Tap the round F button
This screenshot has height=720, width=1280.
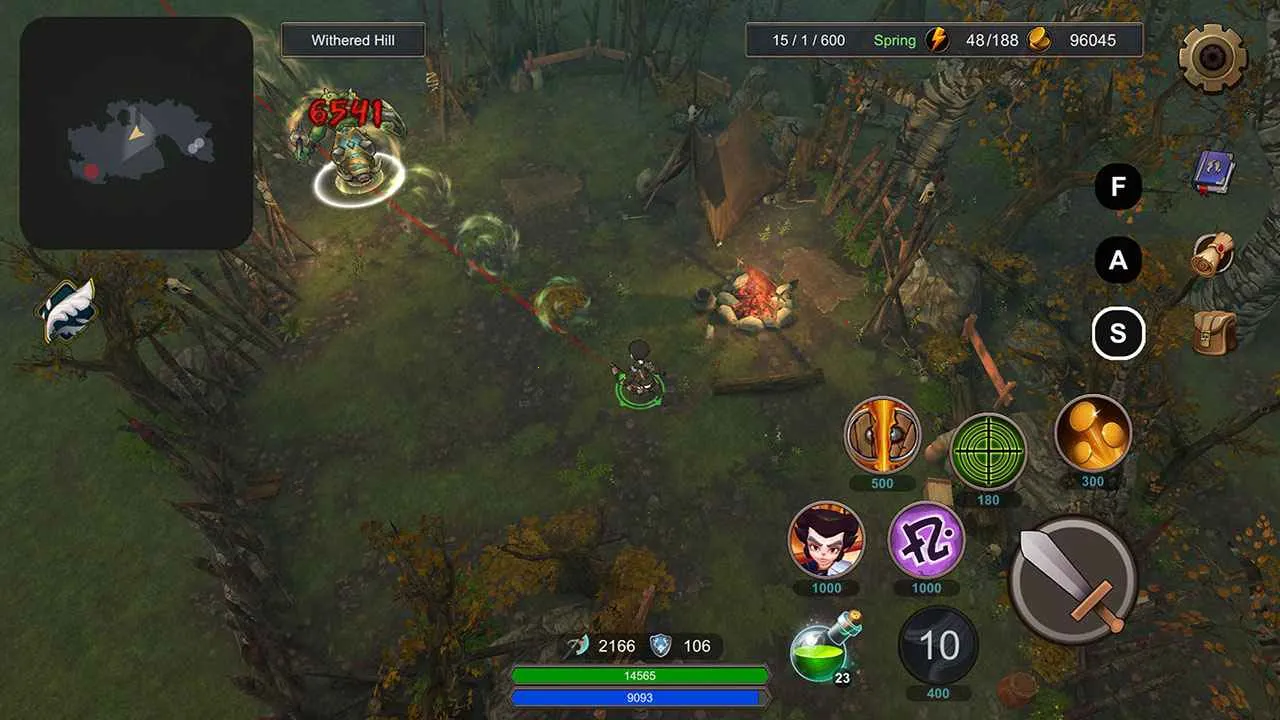(x=1118, y=187)
